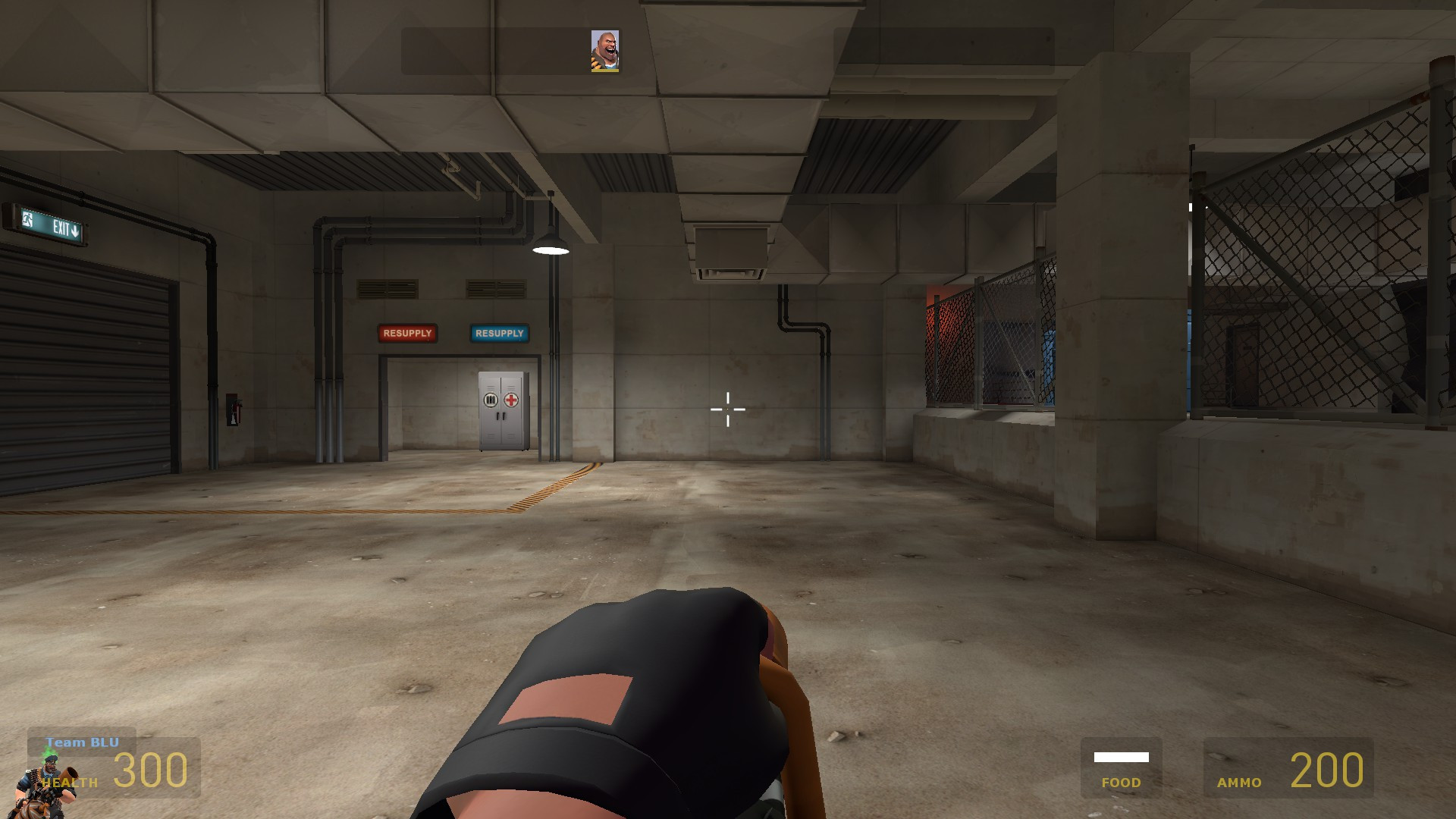Toggle the red RESUPPLY sign
Screen dimensions: 1456x819
408,333
